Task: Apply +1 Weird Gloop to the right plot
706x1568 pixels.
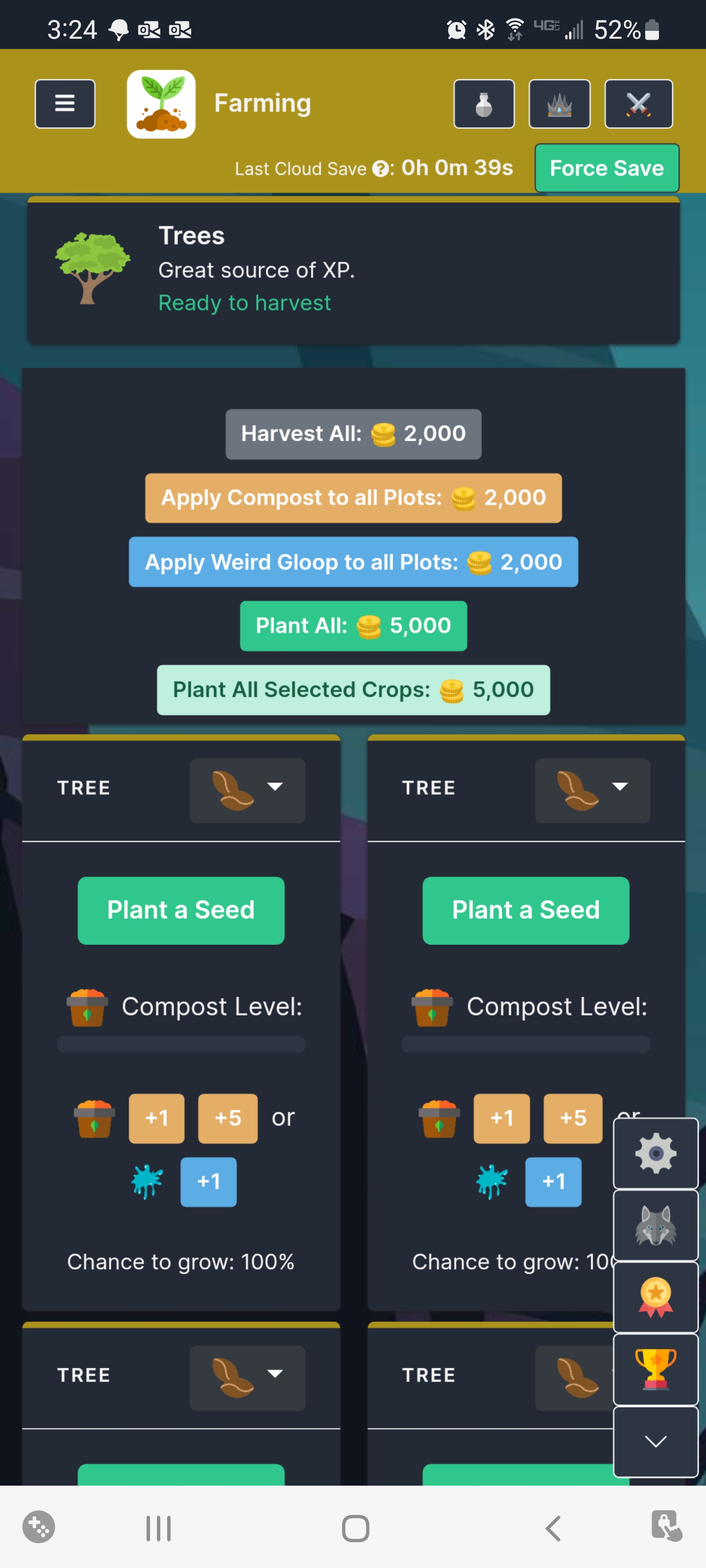Action: tap(553, 1181)
